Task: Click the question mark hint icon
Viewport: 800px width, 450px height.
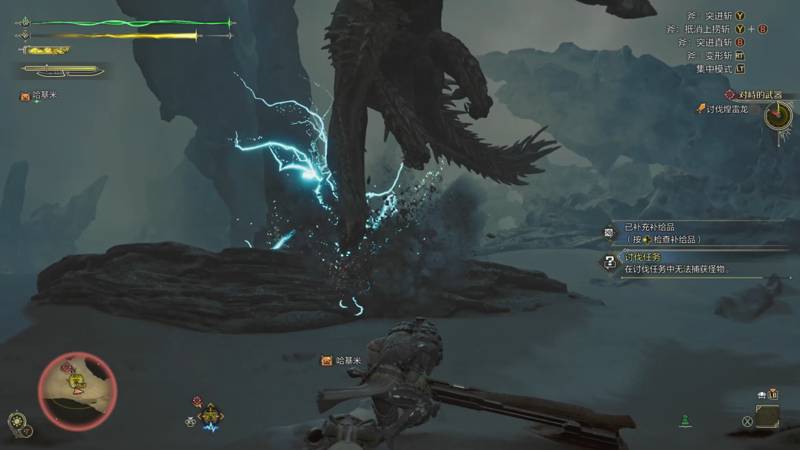Action: (x=609, y=263)
